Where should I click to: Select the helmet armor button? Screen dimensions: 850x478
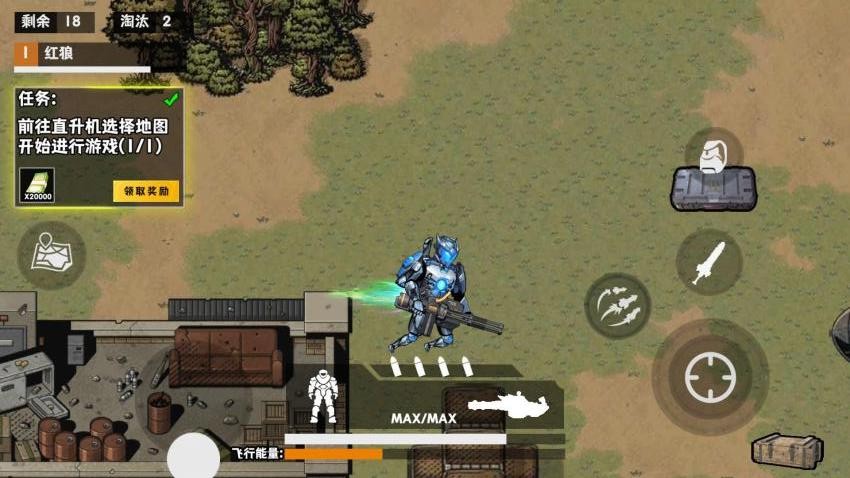coord(713,156)
